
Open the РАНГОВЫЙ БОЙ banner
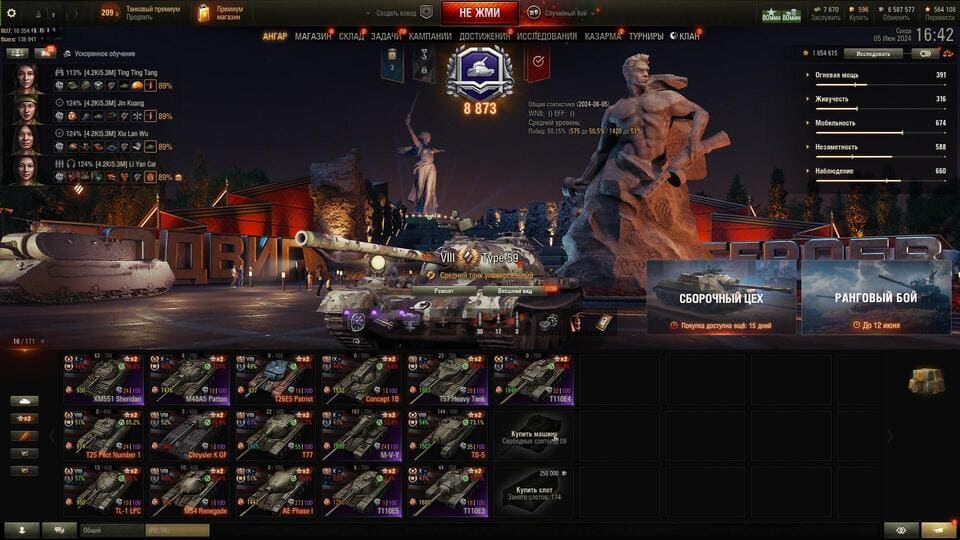tap(876, 296)
